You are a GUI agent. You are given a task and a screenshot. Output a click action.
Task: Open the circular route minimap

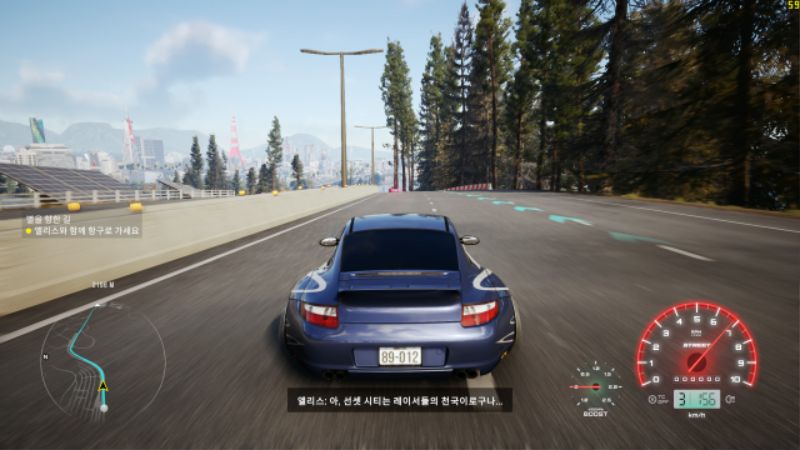102,359
